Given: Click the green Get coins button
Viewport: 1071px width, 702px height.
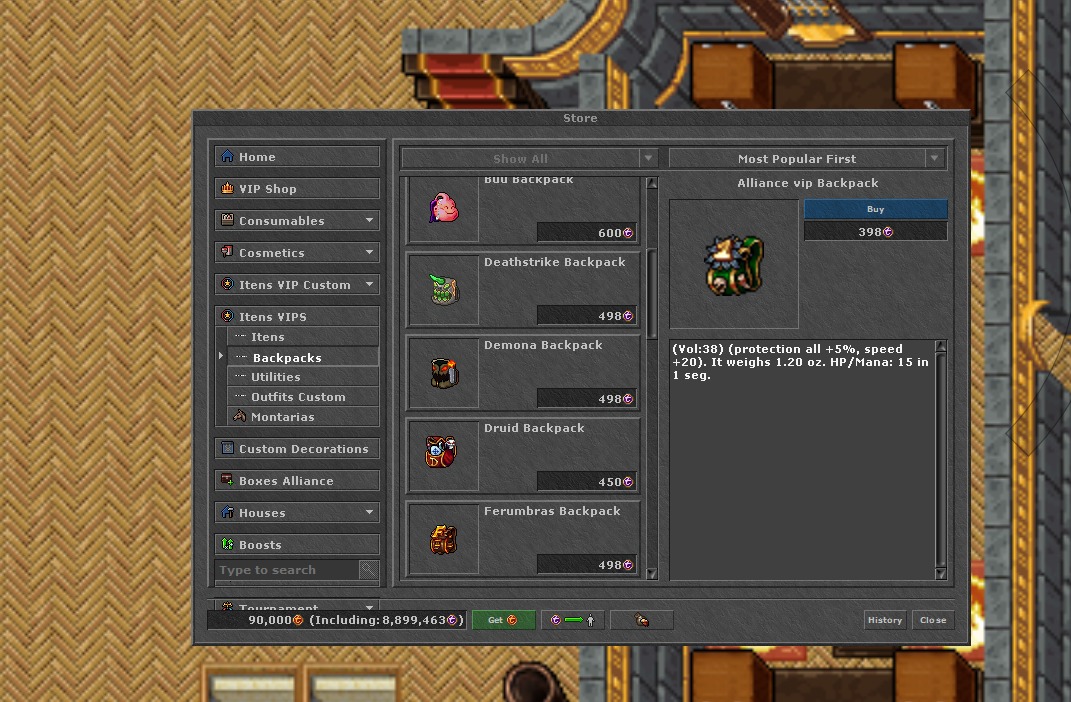Looking at the screenshot, I should pos(503,620).
